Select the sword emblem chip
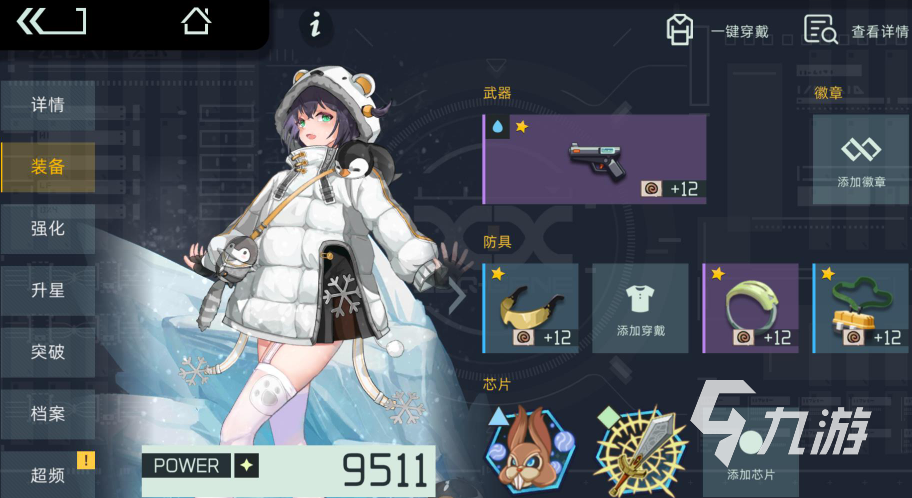Image resolution: width=912 pixels, height=498 pixels. tap(640, 449)
